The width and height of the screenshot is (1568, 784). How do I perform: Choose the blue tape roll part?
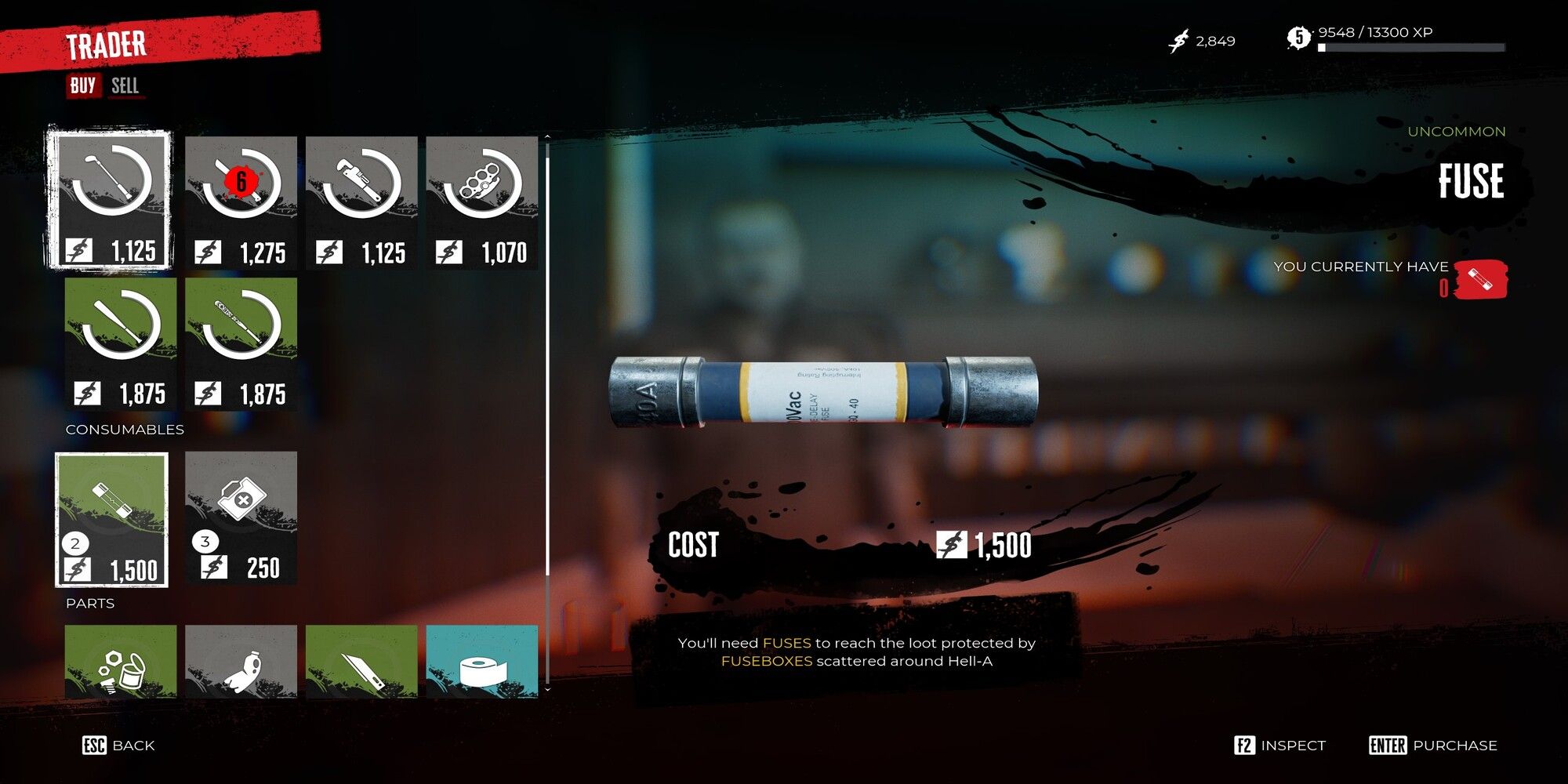pos(481,661)
